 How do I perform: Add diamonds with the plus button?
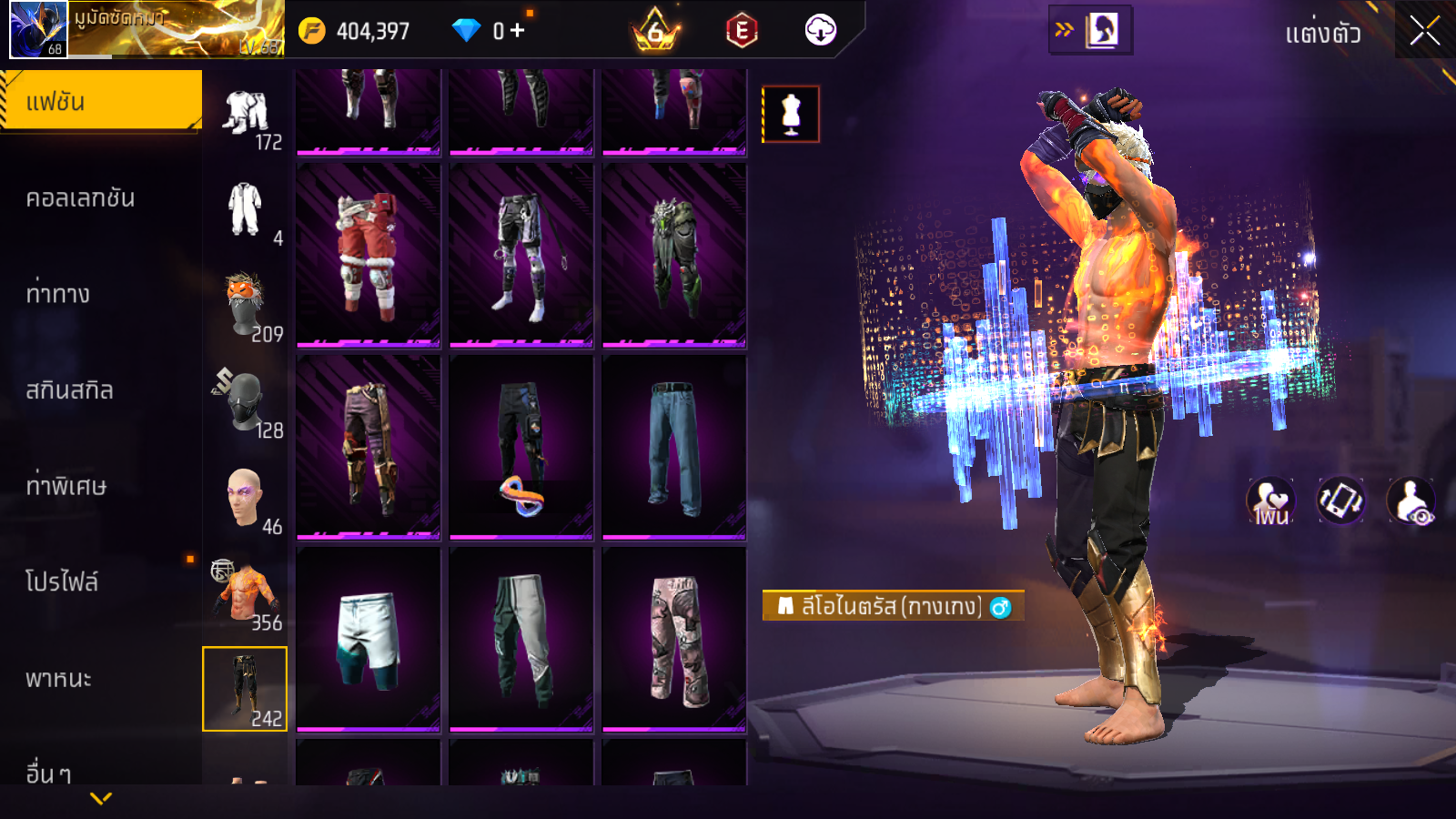click(x=517, y=31)
